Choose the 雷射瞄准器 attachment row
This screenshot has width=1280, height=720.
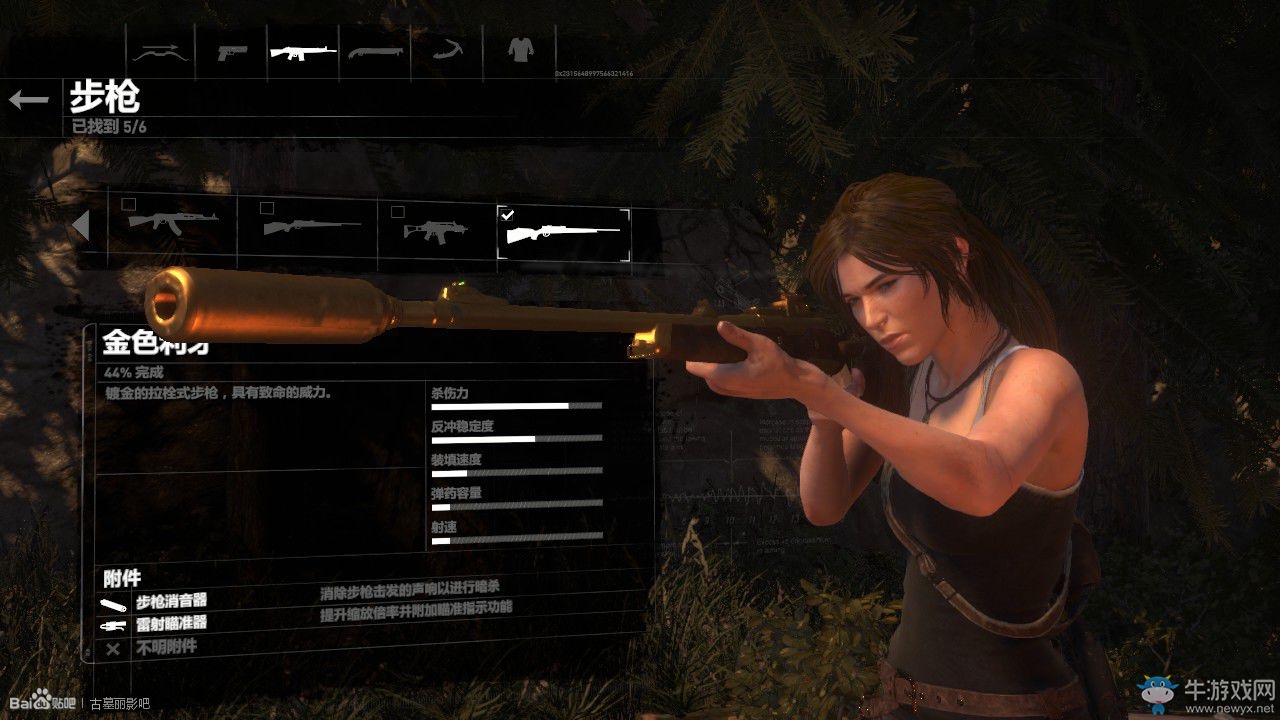[x=171, y=624]
